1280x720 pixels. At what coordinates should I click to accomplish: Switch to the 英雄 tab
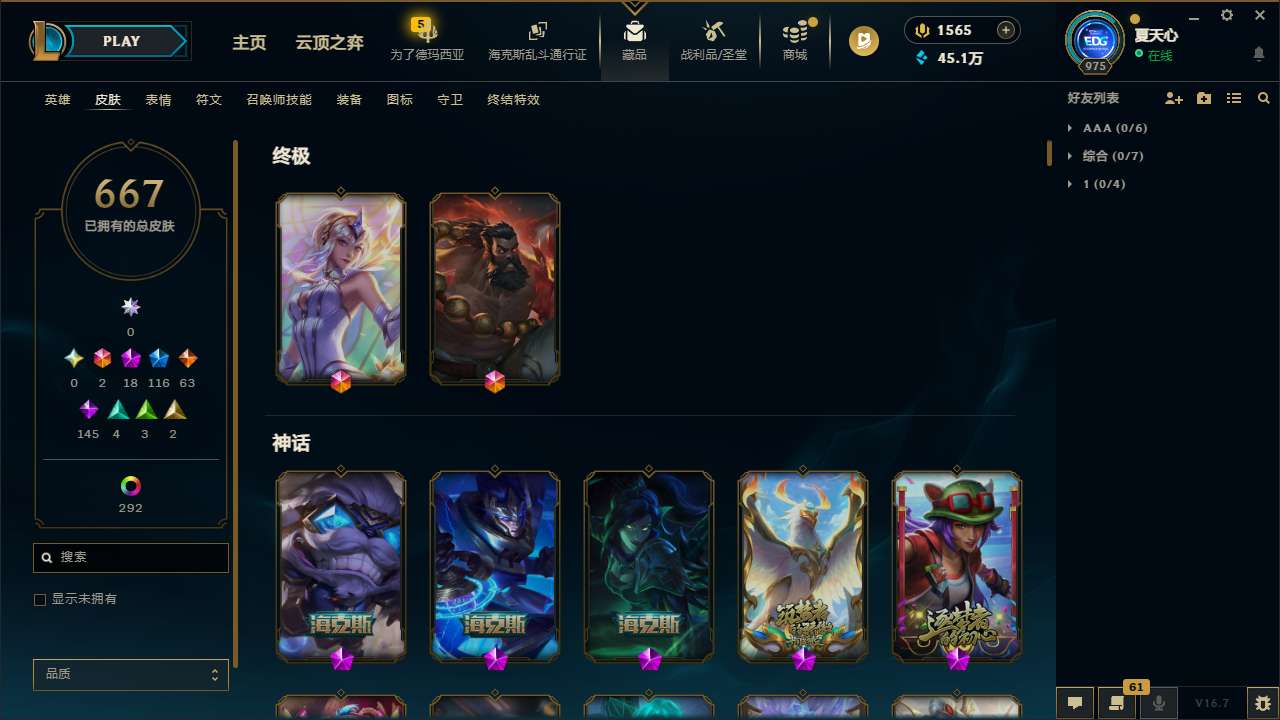coord(57,100)
